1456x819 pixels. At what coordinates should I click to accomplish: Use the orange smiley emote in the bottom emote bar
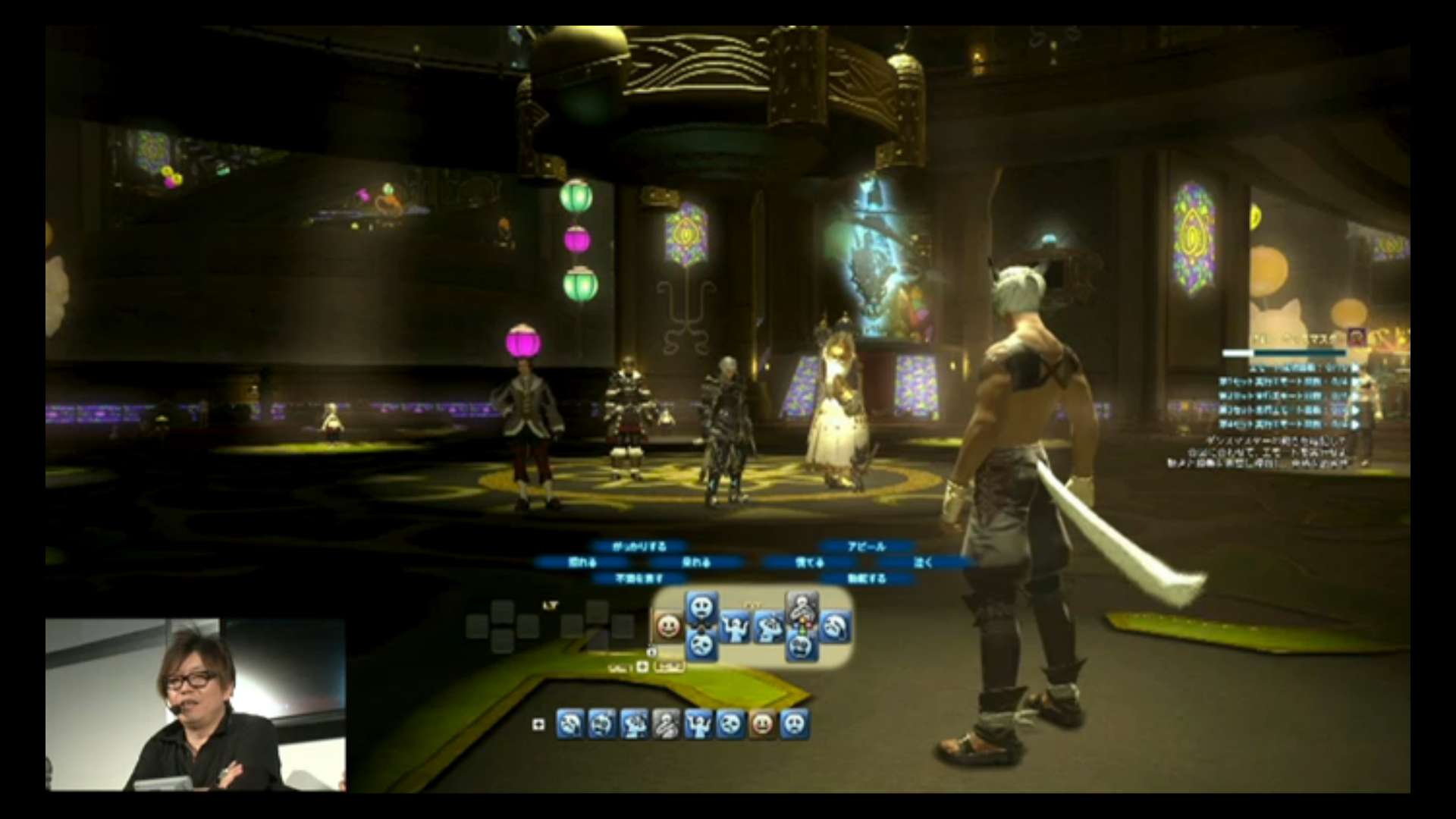coord(762,724)
